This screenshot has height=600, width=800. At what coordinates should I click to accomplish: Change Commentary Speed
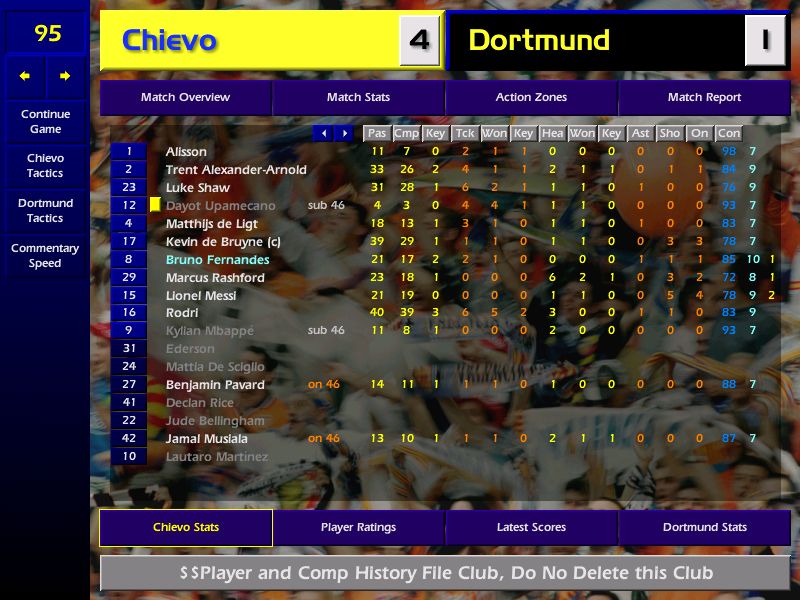pyautogui.click(x=45, y=256)
